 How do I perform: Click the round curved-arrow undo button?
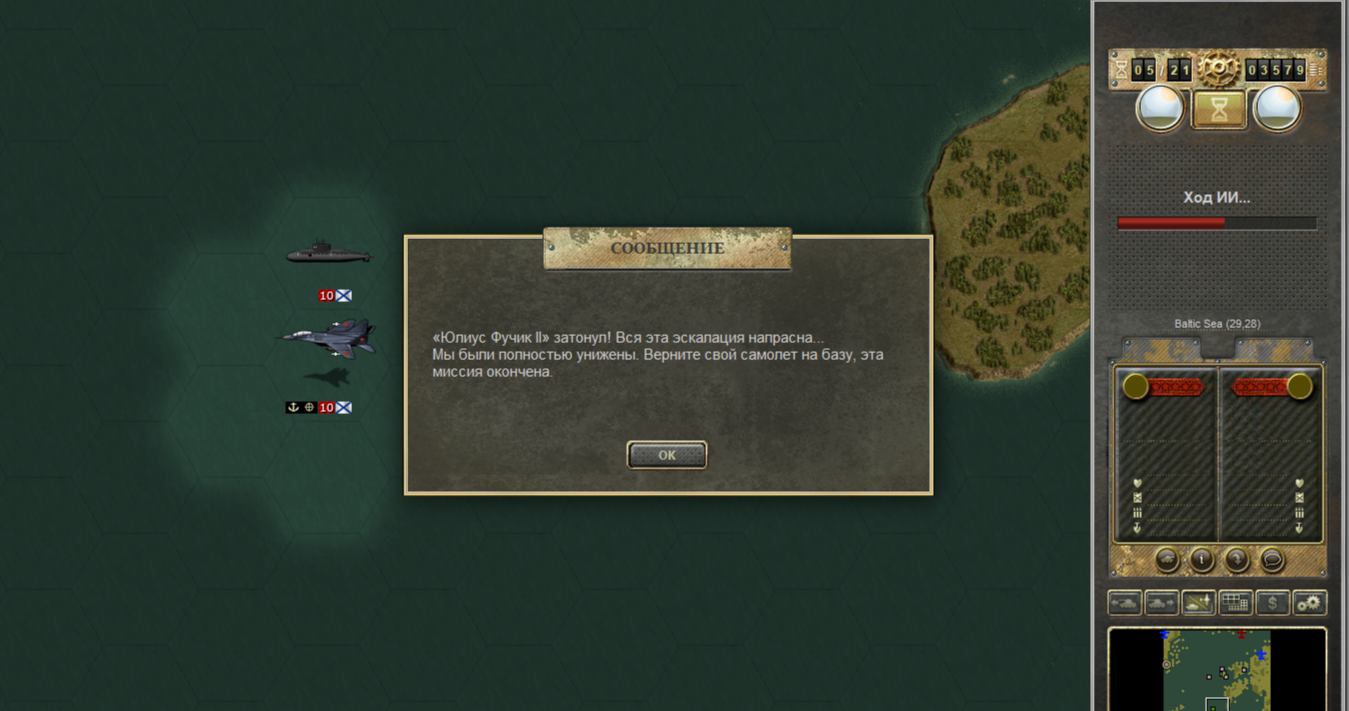[x=1237, y=560]
